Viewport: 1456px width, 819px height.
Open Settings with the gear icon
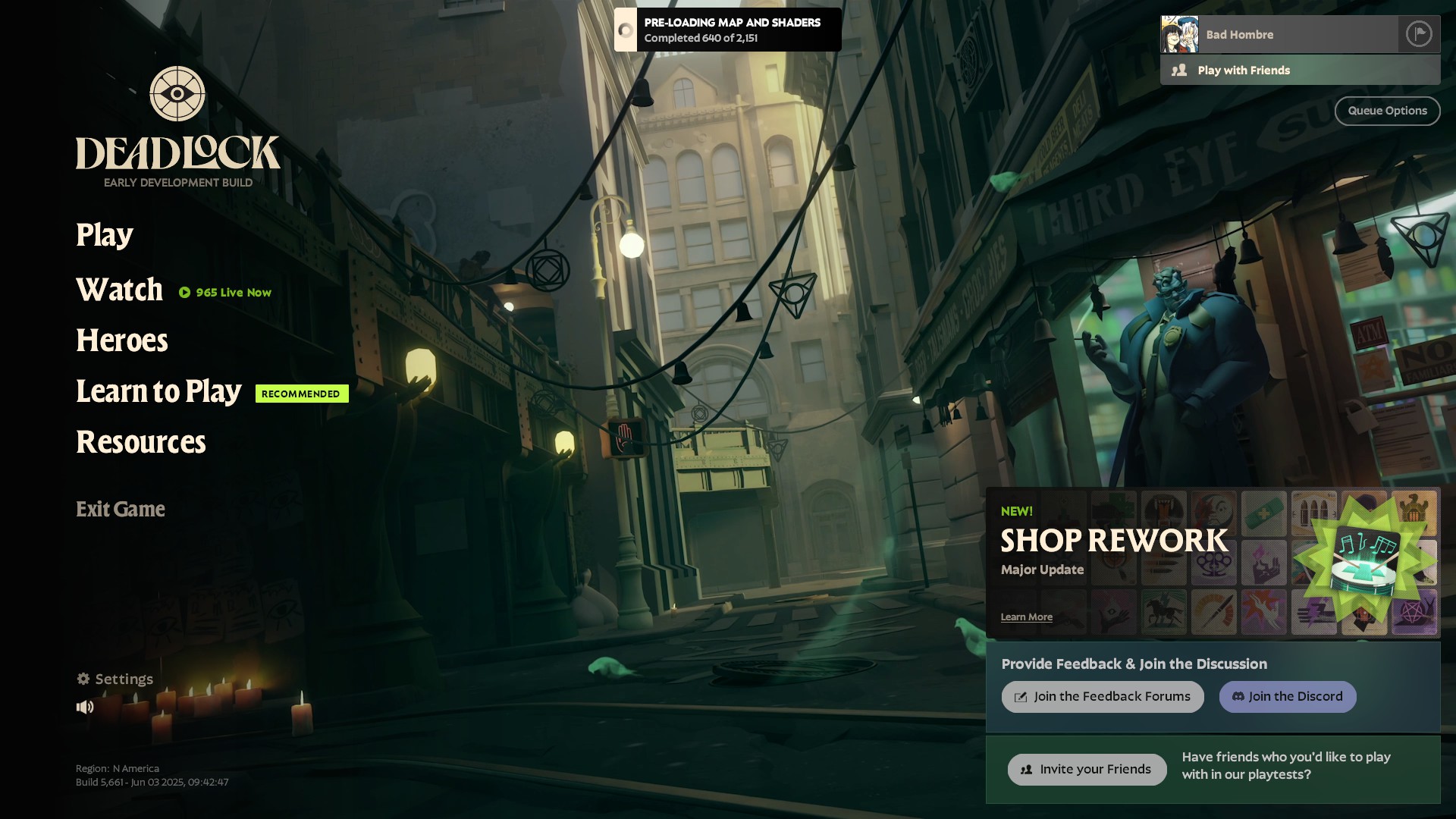pyautogui.click(x=115, y=679)
